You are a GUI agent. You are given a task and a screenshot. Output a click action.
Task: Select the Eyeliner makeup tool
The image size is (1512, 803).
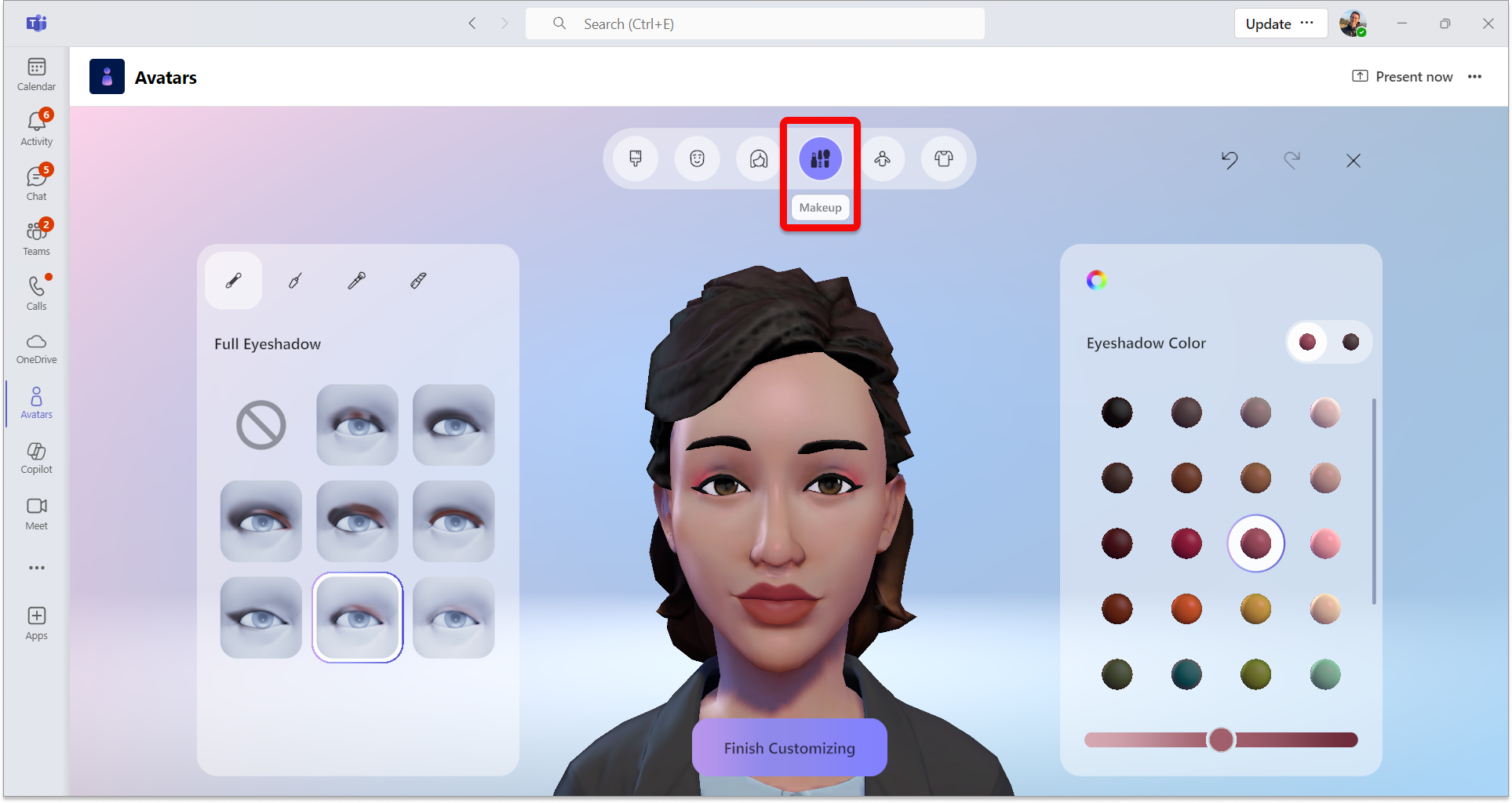pos(294,280)
